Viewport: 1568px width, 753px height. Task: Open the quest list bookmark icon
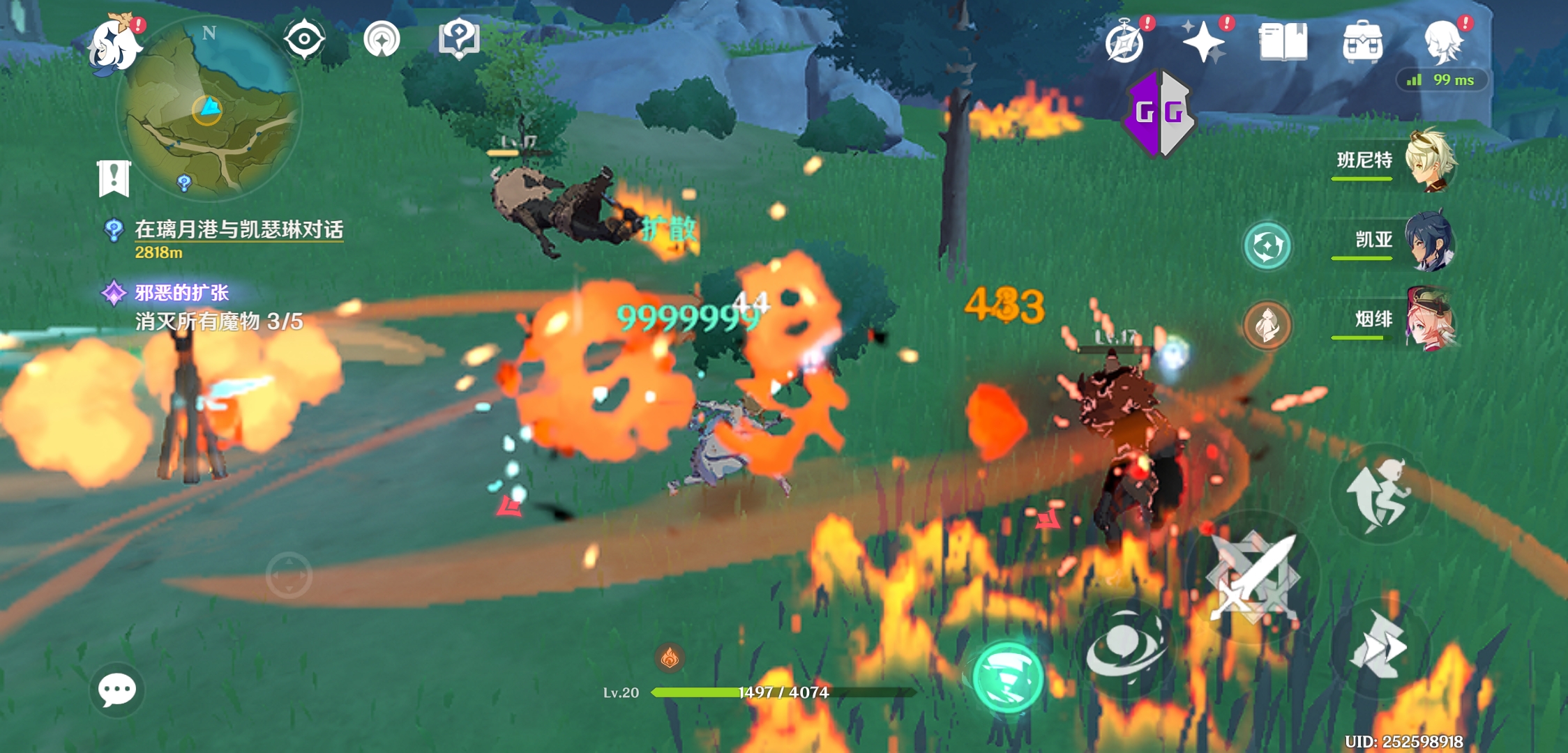click(114, 178)
